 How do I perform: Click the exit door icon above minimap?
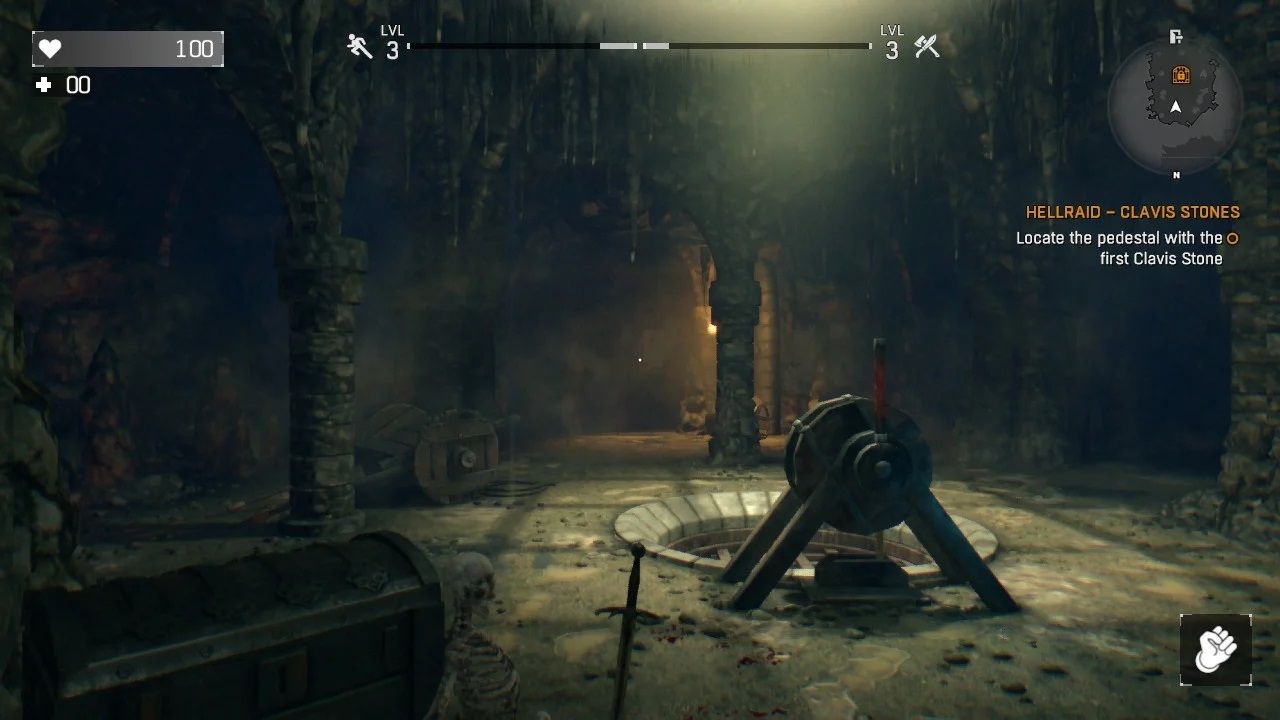[x=1176, y=37]
